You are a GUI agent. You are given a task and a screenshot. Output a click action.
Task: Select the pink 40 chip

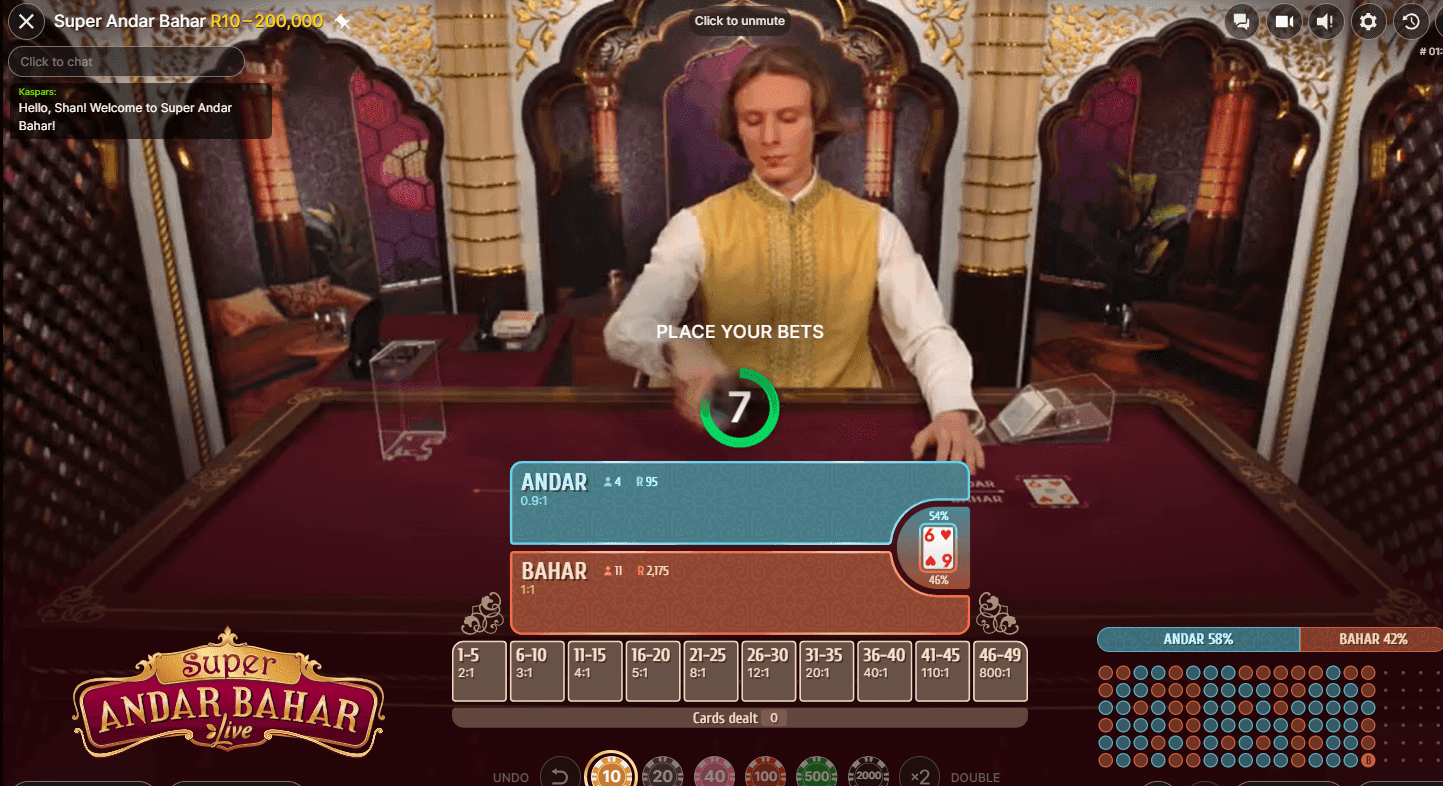point(713,773)
